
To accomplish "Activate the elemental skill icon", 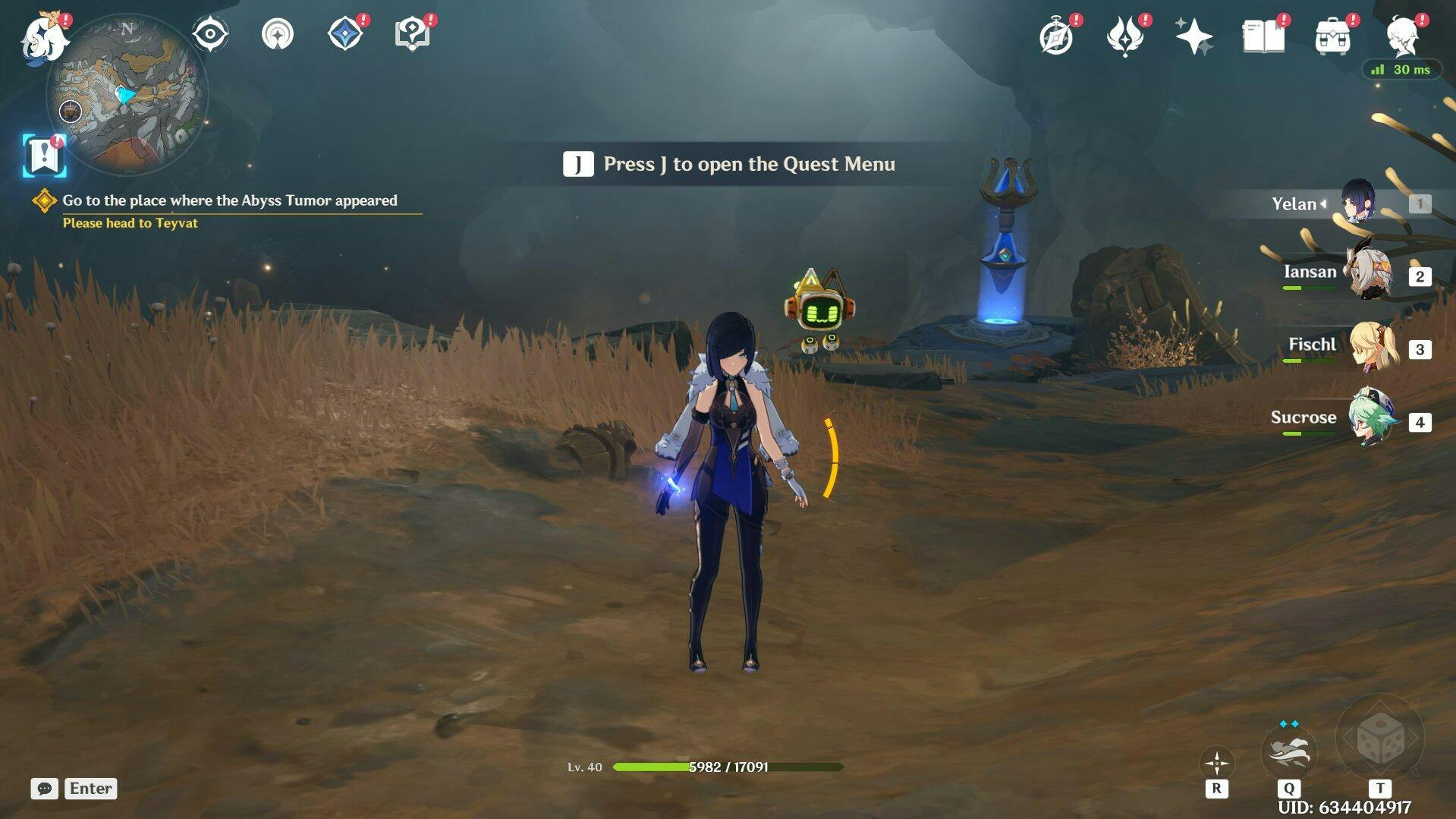I will (x=1288, y=751).
